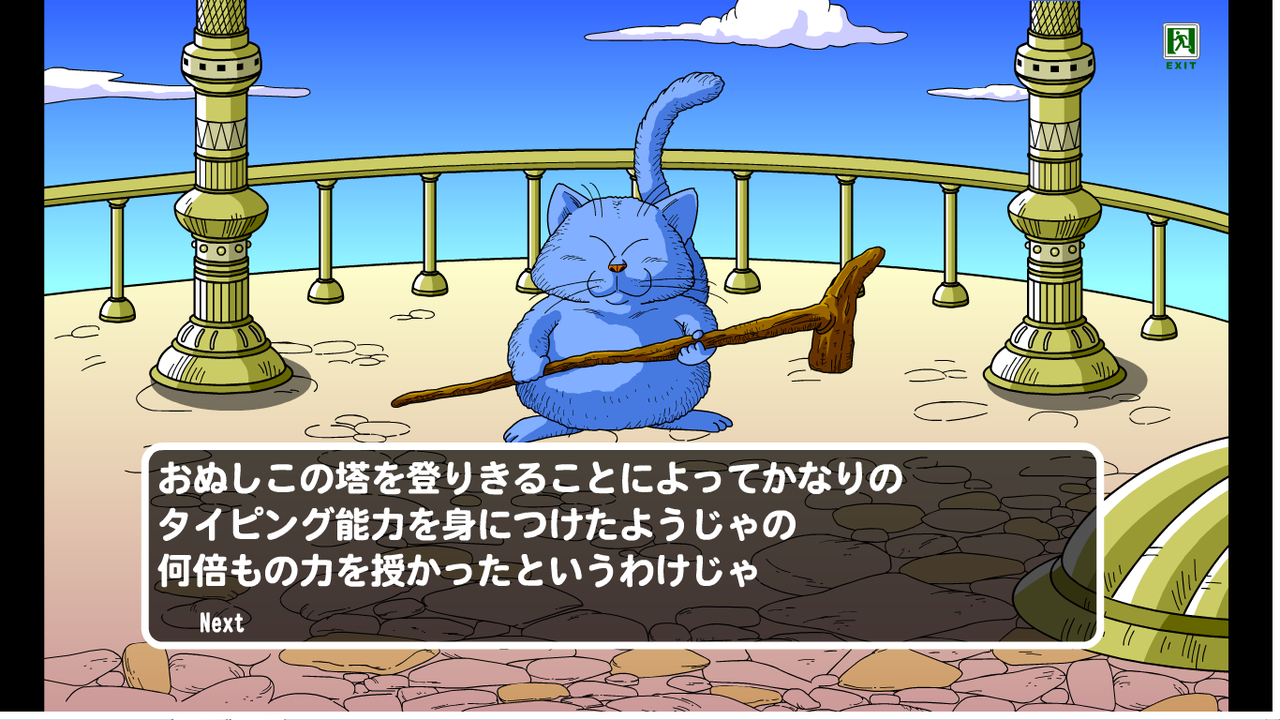1280x720 pixels.
Task: Click the EXIT icon top right
Action: coord(1181,42)
